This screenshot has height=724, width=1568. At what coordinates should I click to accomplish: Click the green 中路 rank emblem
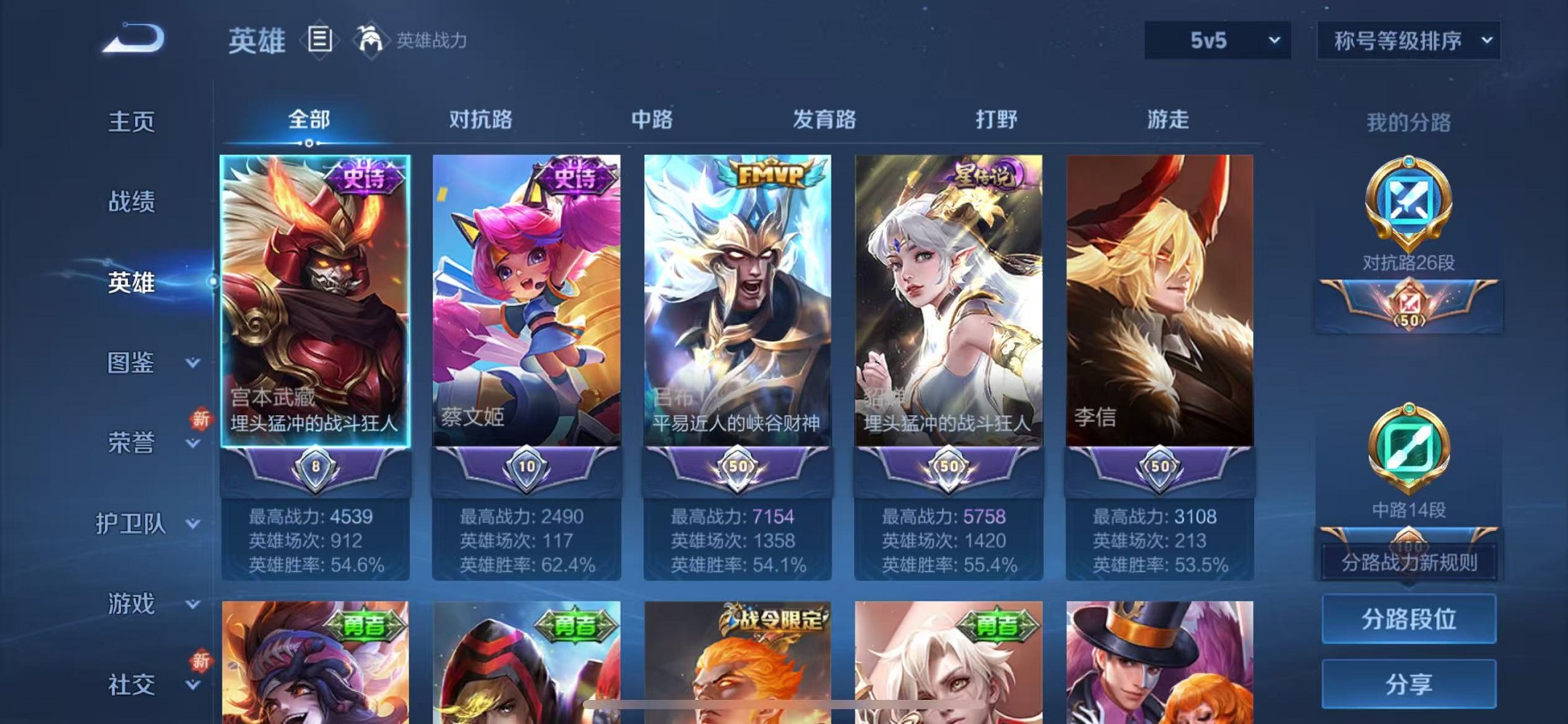(x=1409, y=452)
